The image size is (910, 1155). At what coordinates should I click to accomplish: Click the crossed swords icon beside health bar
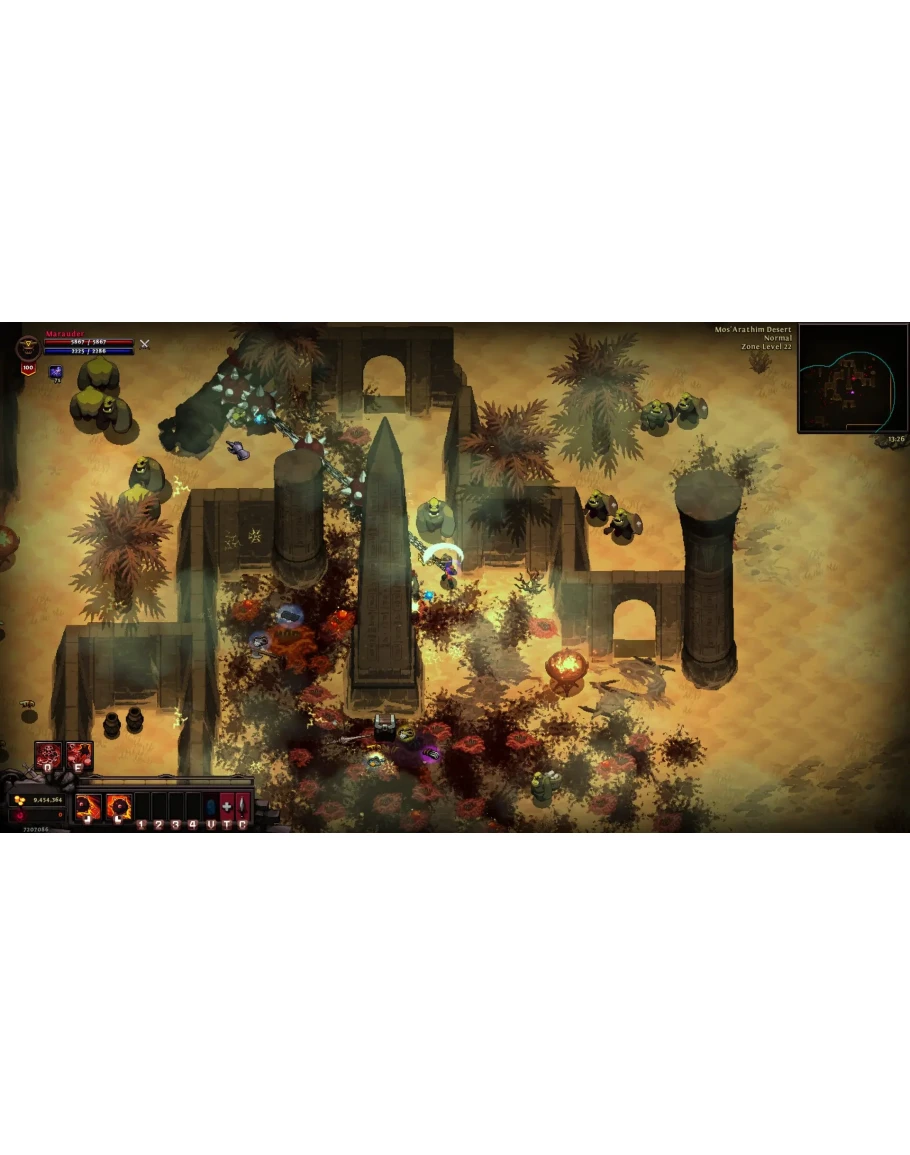click(144, 344)
